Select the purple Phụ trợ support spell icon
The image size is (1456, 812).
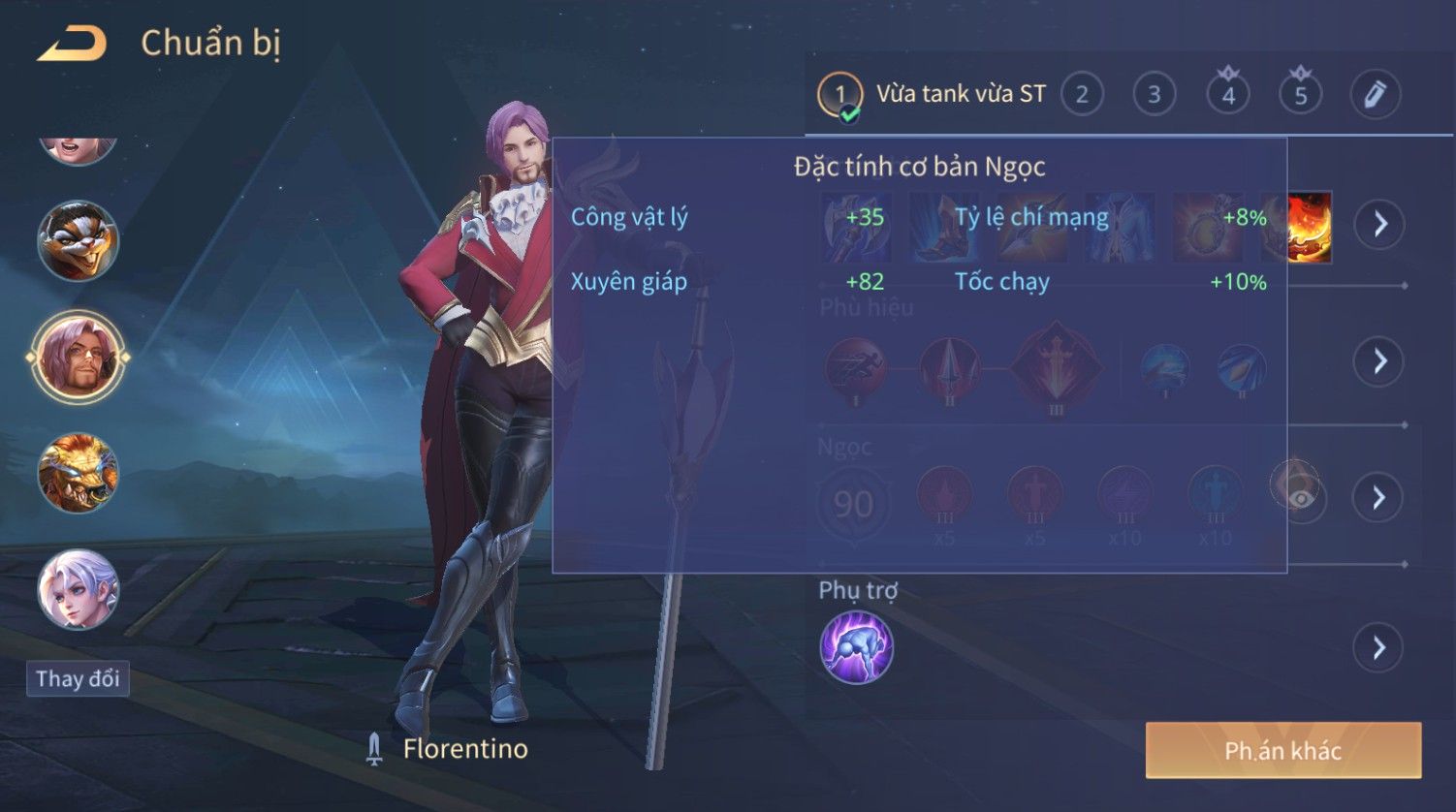857,647
